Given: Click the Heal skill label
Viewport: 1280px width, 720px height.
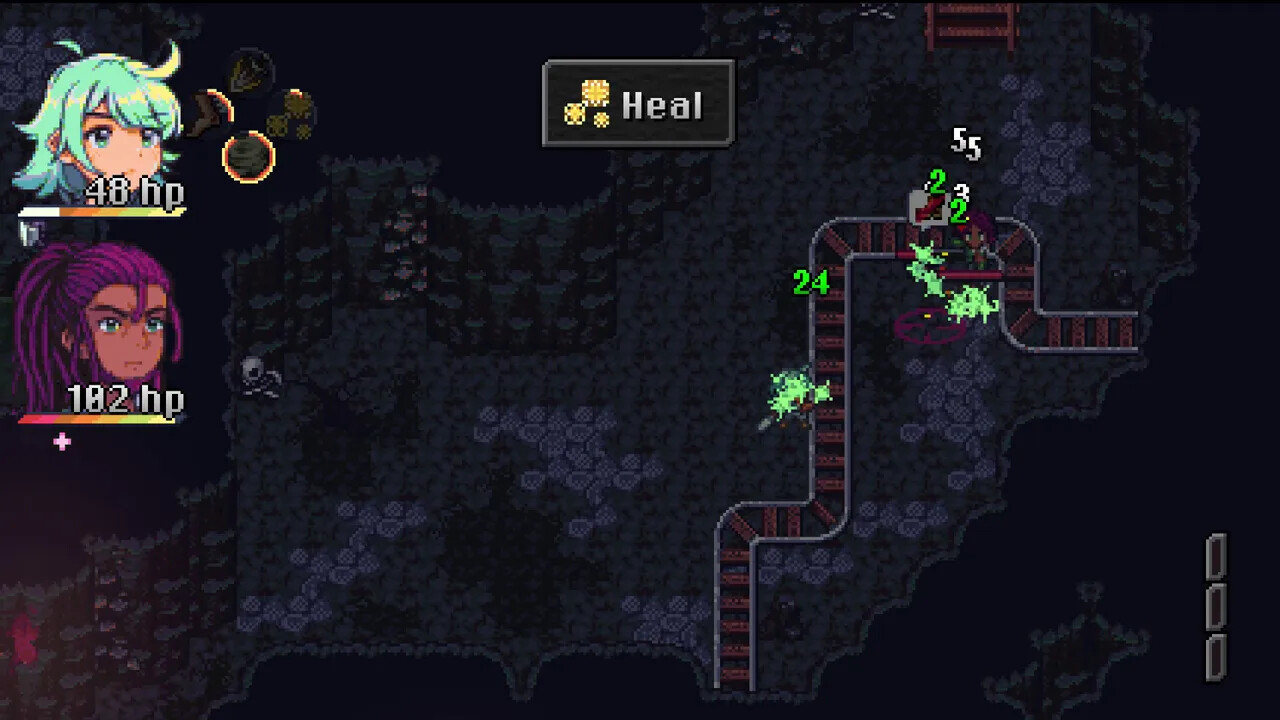Looking at the screenshot, I should coord(662,105).
